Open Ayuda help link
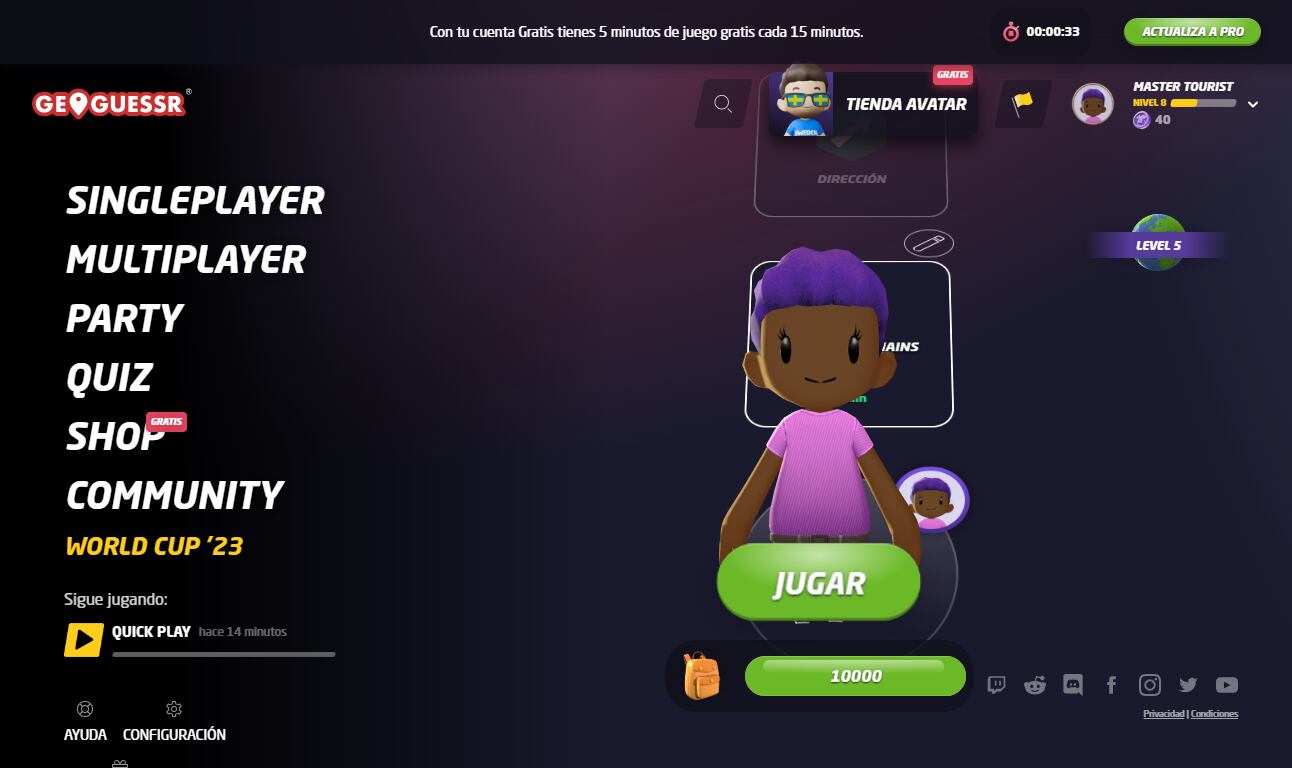Viewport: 1292px width, 768px height. click(85, 722)
